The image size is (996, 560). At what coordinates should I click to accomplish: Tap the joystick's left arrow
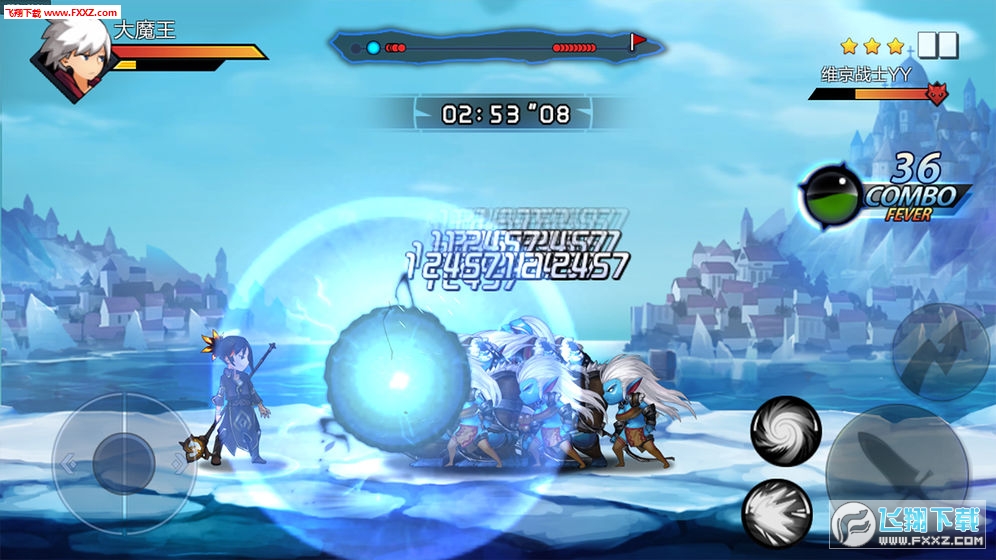[x=68, y=463]
